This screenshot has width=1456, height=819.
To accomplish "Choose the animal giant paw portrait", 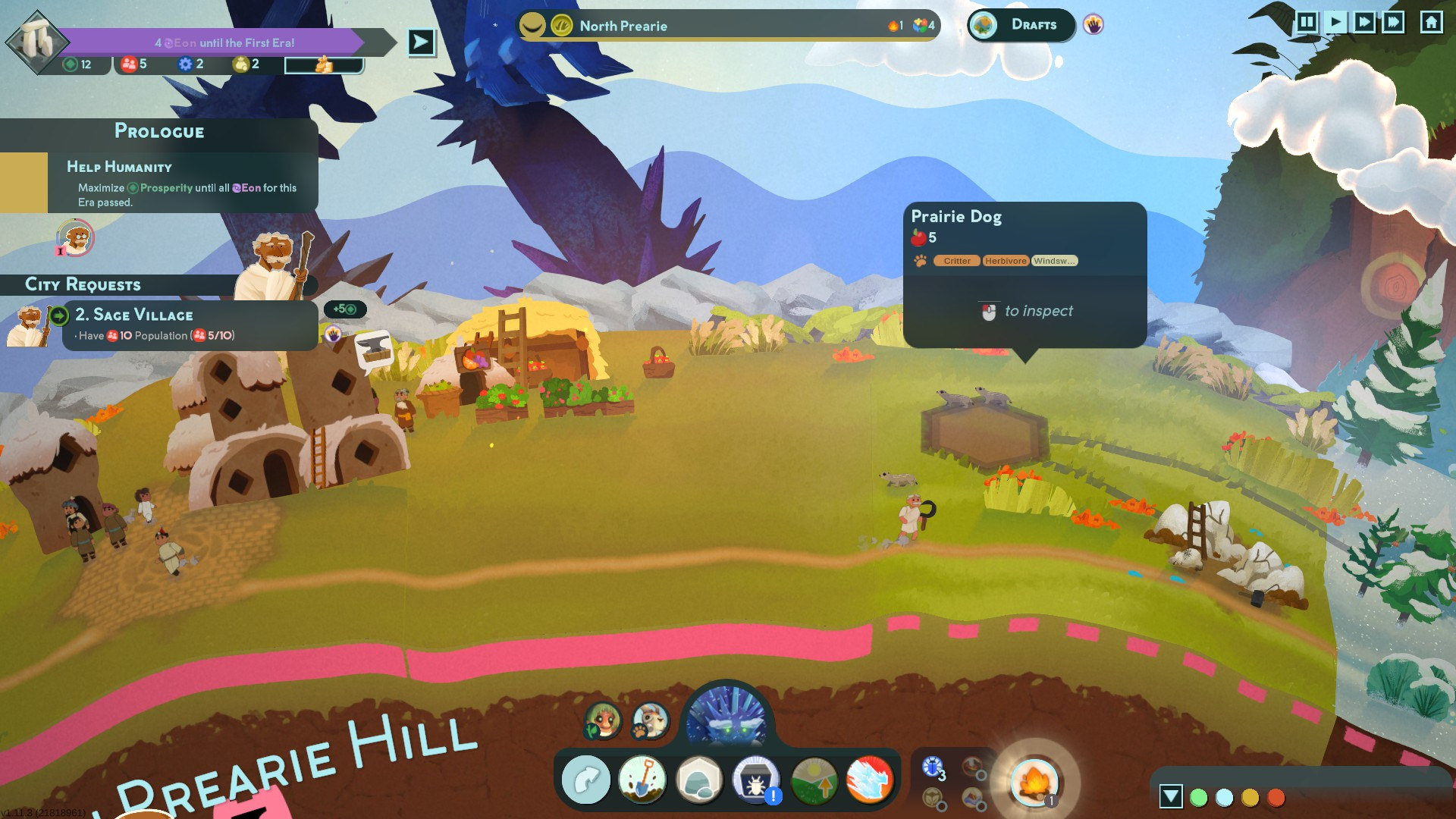I will 651,720.
